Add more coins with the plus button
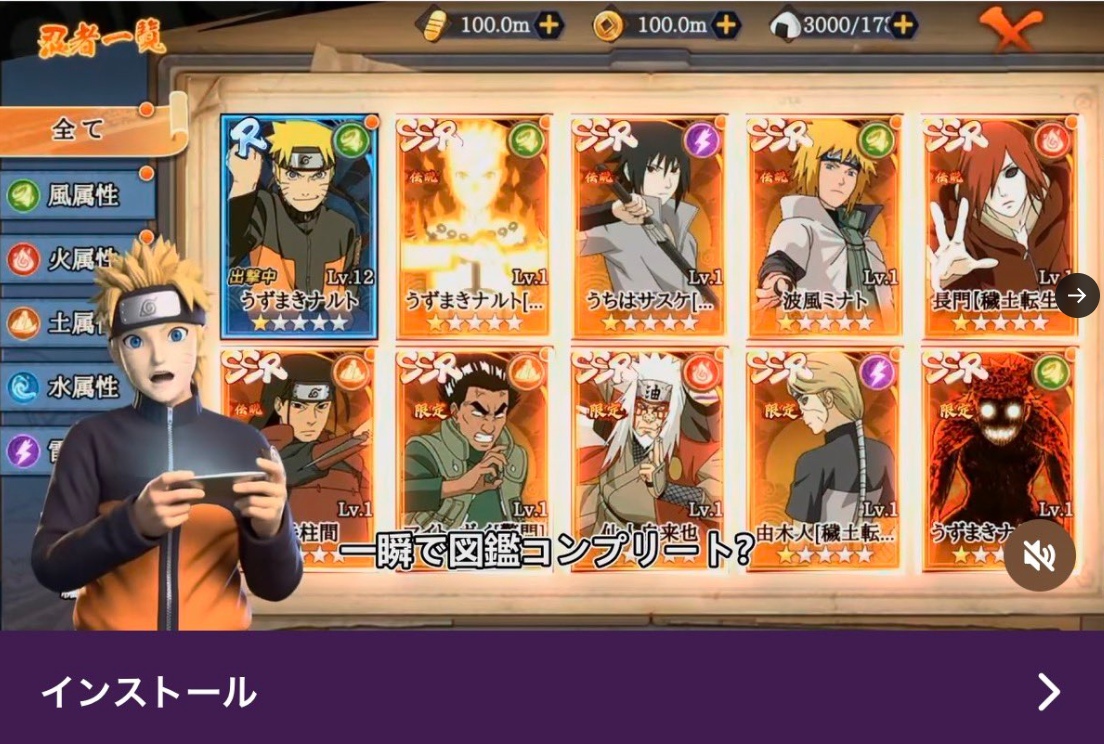The image size is (1104, 744). coord(726,25)
